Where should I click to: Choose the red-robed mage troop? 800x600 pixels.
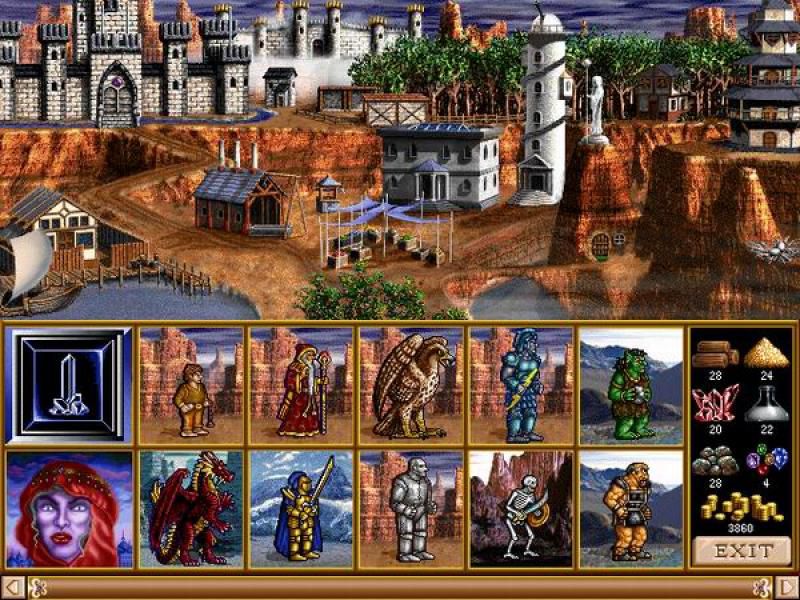click(x=301, y=386)
